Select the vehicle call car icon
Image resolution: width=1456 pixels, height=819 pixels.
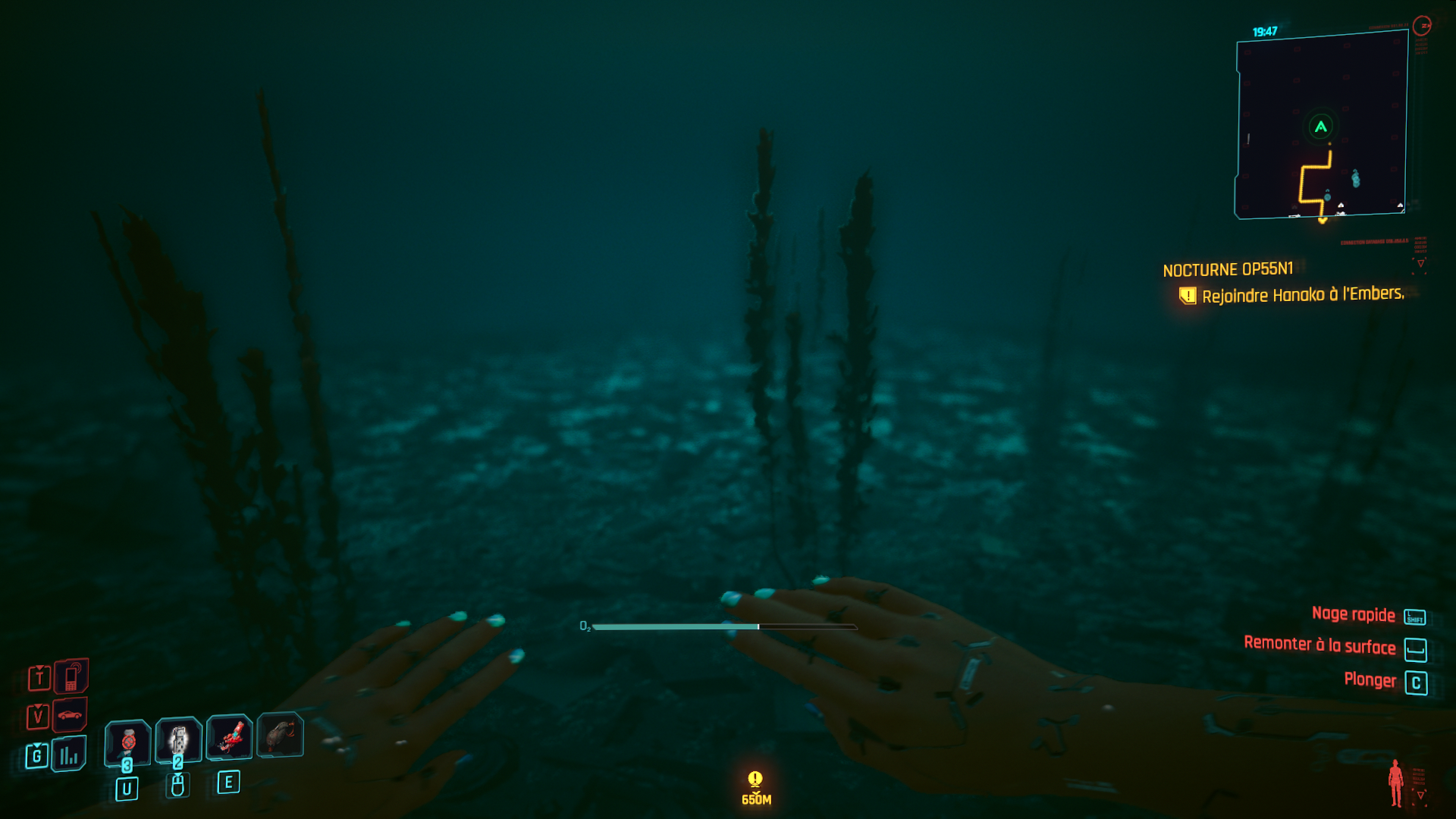point(70,714)
